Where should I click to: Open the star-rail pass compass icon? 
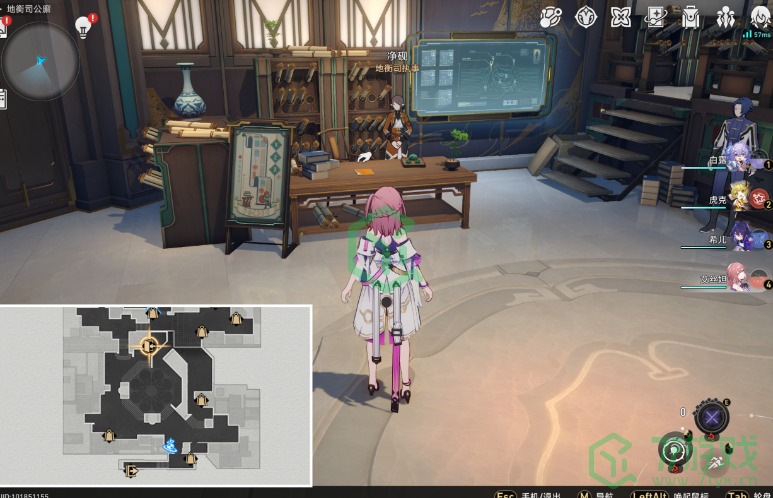pos(586,16)
